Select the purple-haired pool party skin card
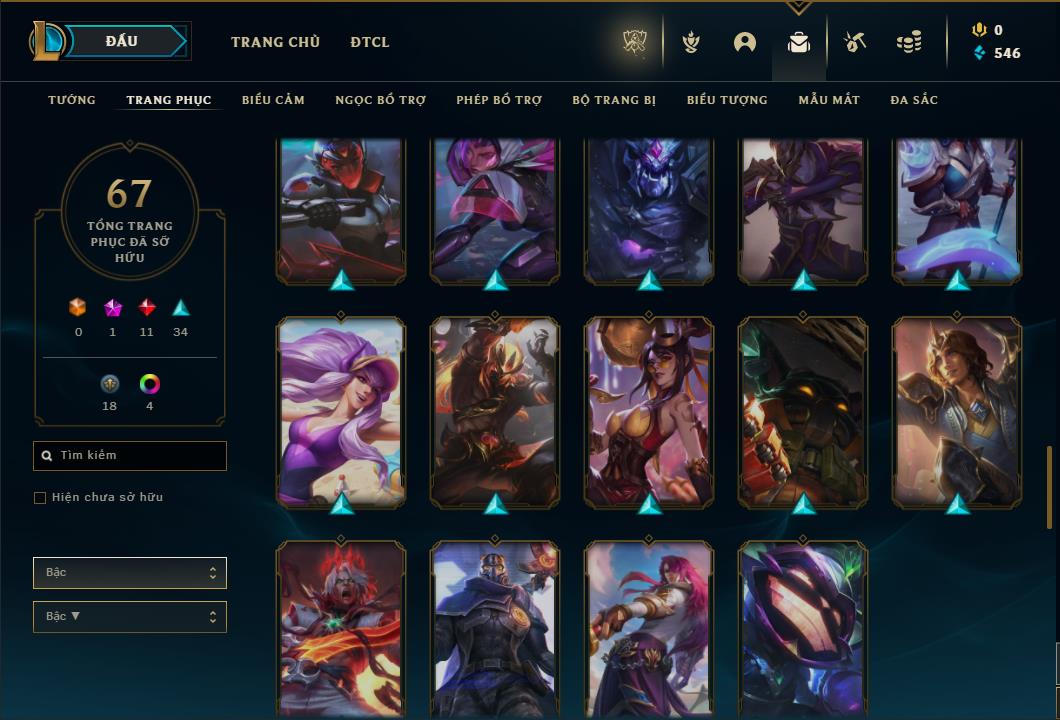Viewport: 1060px width, 720px height. 341,412
